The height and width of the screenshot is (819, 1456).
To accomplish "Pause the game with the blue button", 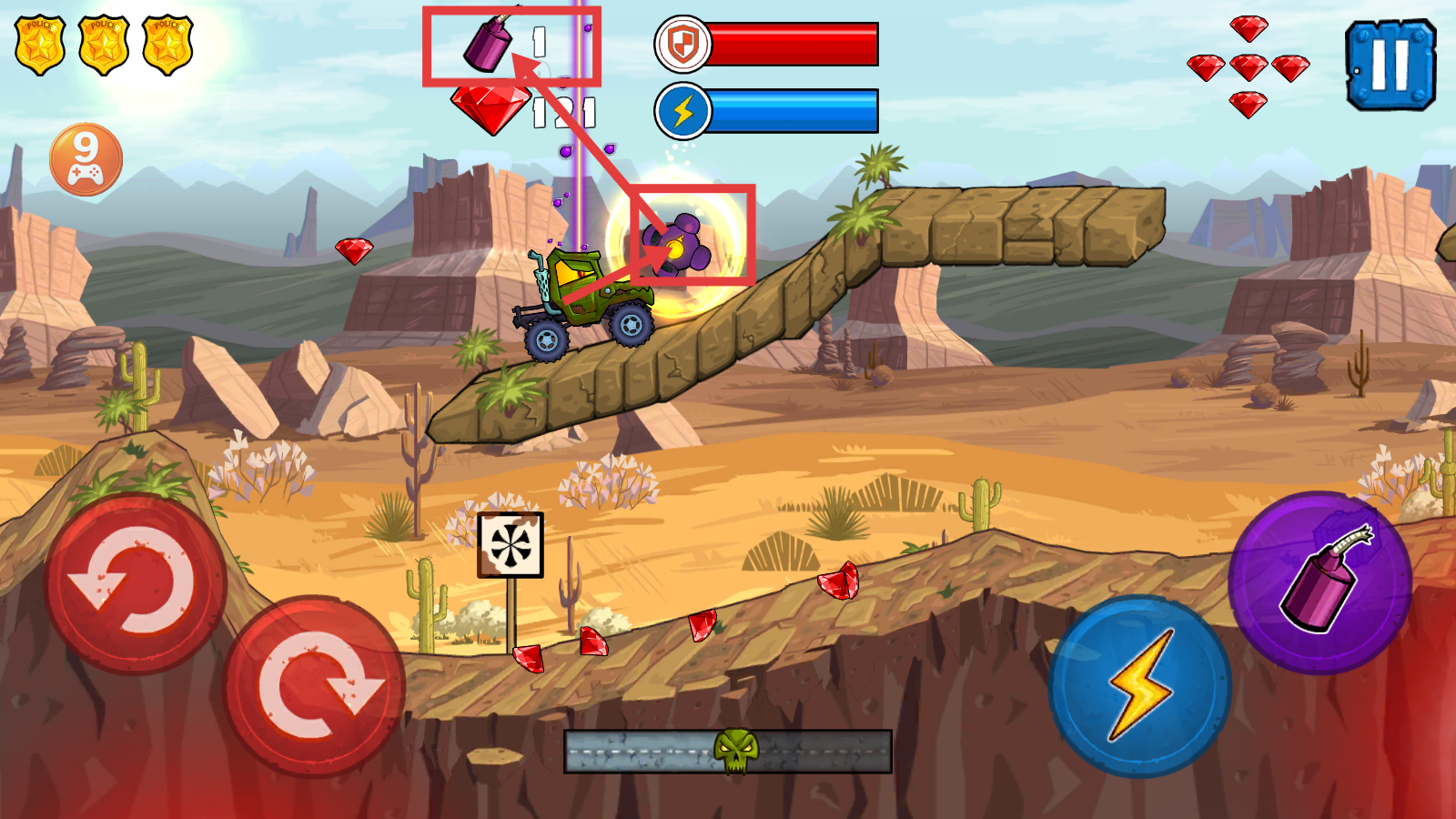I will (x=1390, y=66).
